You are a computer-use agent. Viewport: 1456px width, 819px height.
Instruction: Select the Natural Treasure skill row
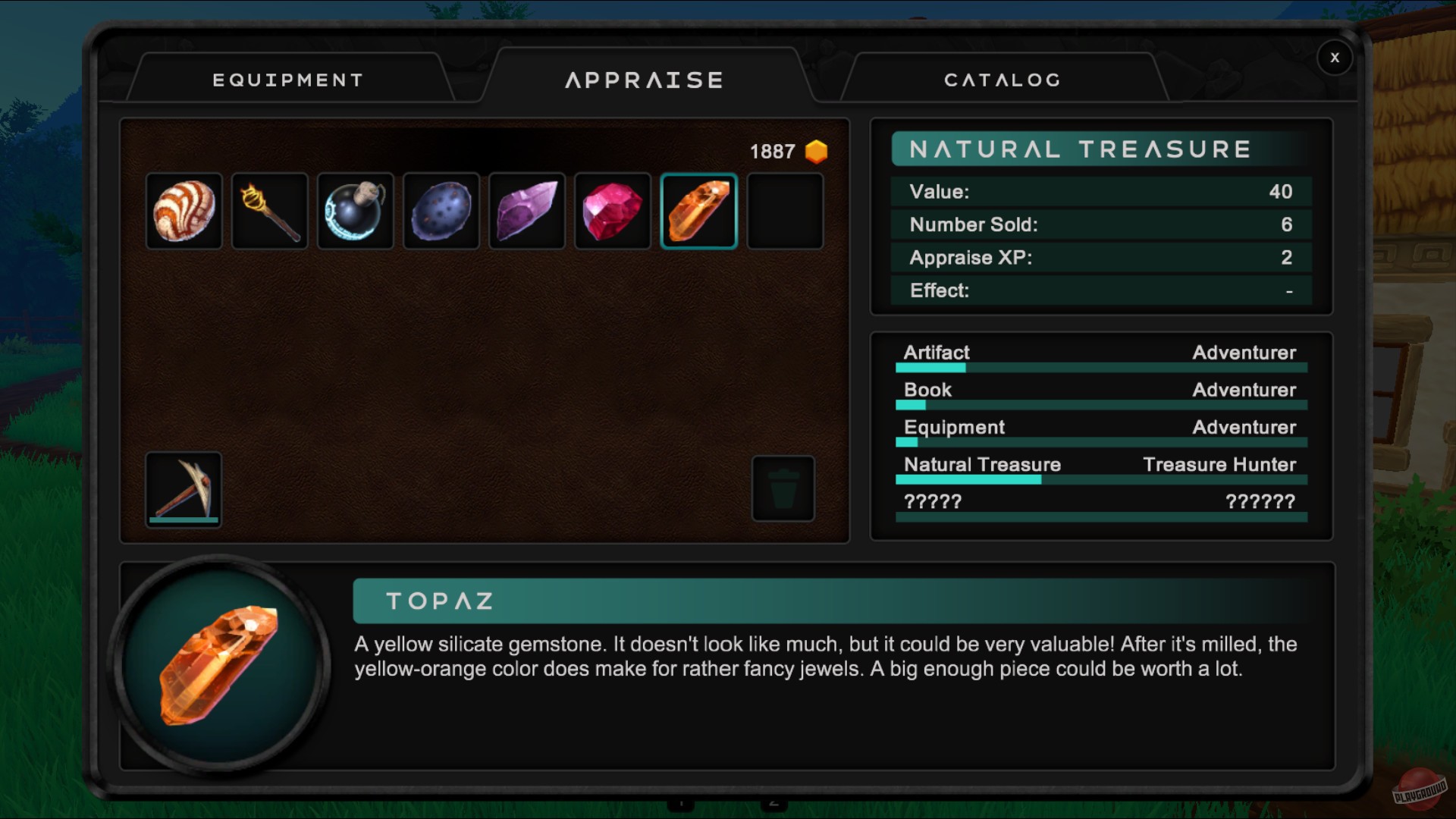[x=1100, y=467]
